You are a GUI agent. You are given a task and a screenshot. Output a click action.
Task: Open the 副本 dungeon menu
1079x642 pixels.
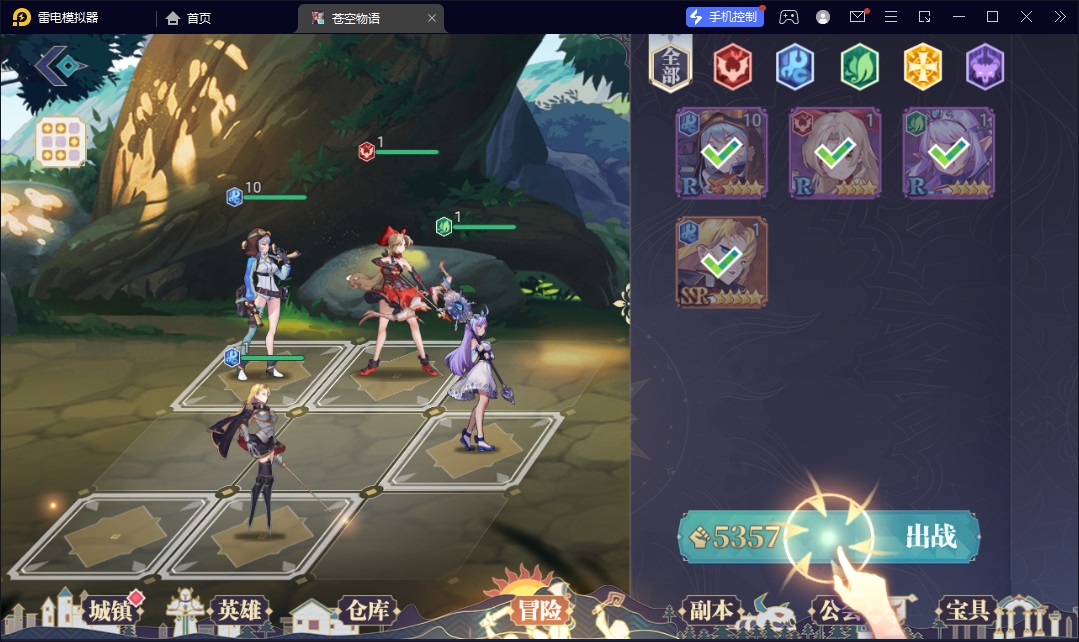[711, 610]
